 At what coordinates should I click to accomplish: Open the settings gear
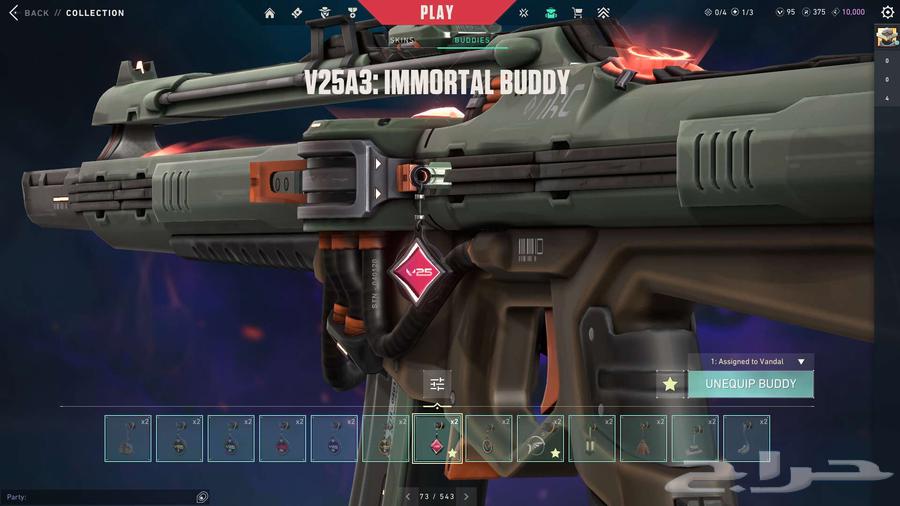[887, 13]
